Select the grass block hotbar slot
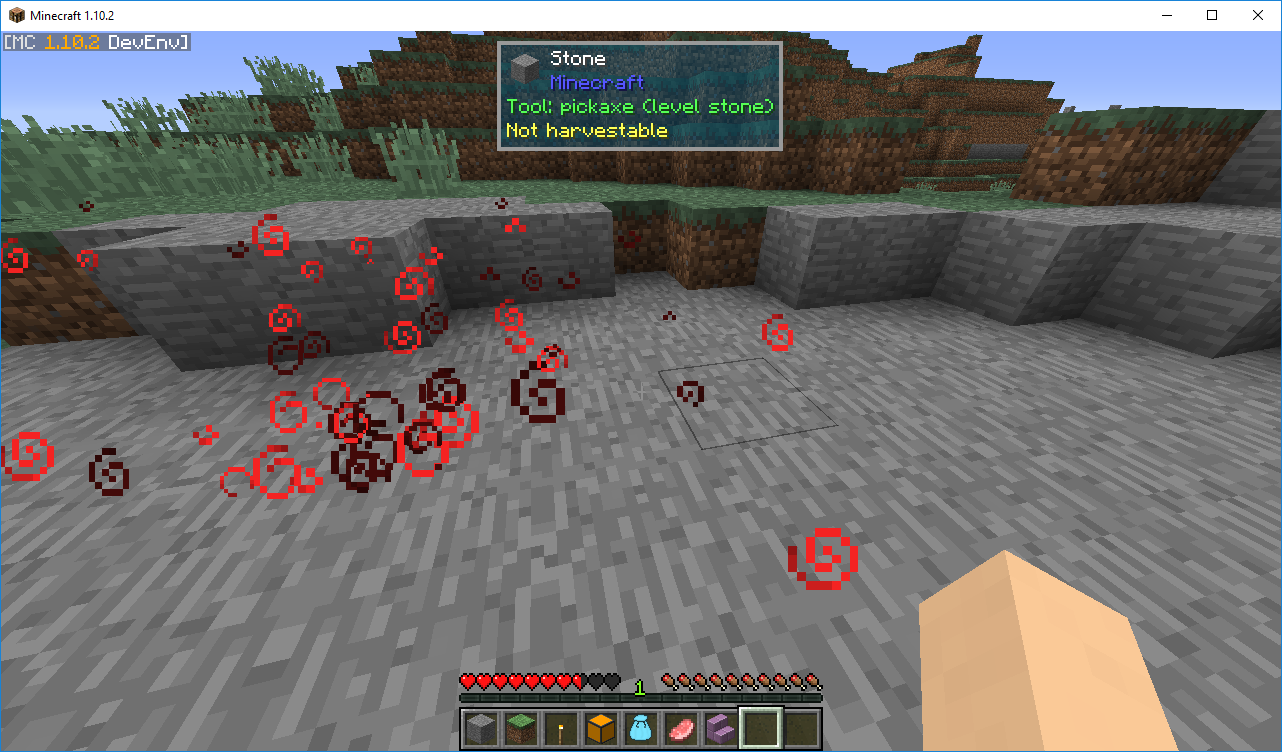 521,728
